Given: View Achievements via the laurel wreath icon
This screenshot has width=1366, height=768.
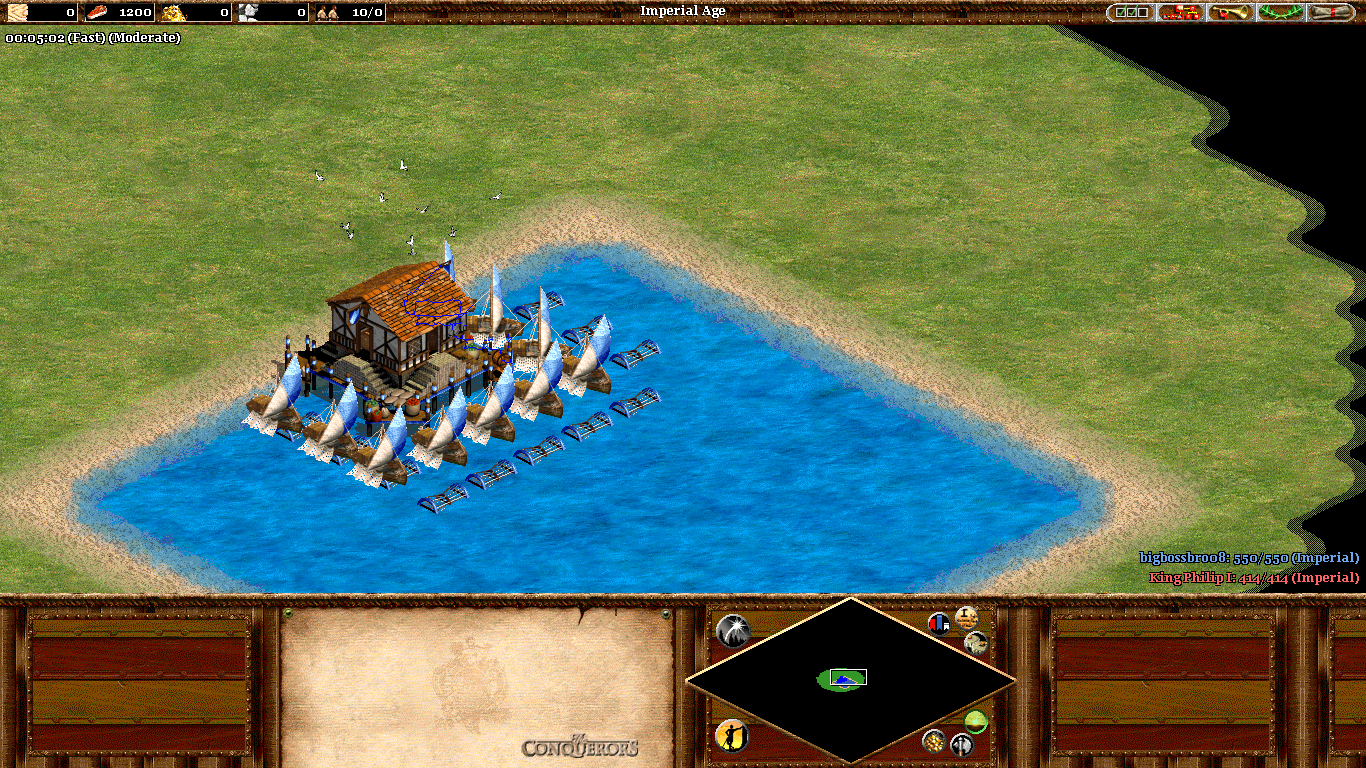Looking at the screenshot, I should 1280,12.
